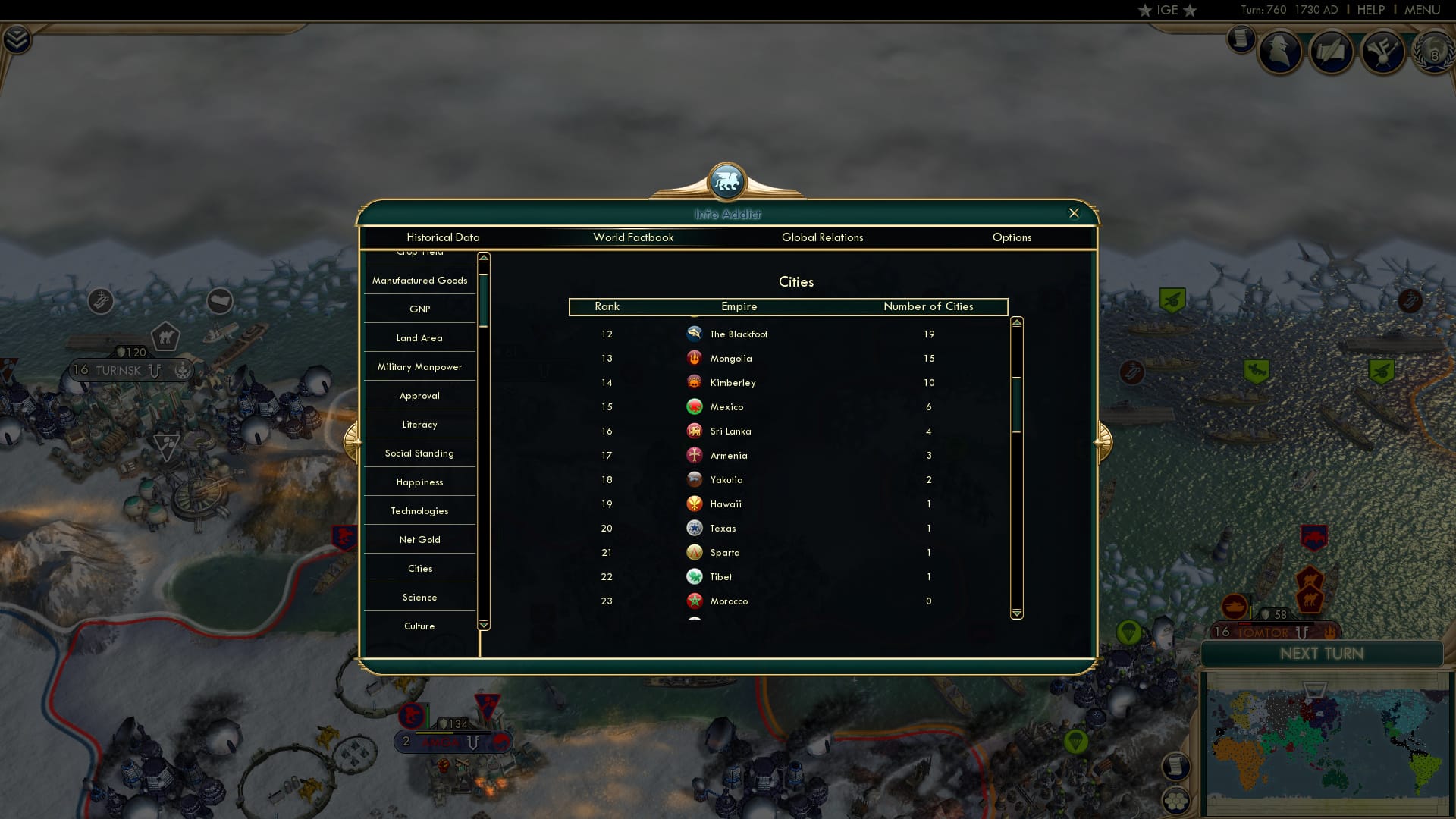
Task: Select Mongolia's empire emblem in the table
Action: pyautogui.click(x=695, y=358)
